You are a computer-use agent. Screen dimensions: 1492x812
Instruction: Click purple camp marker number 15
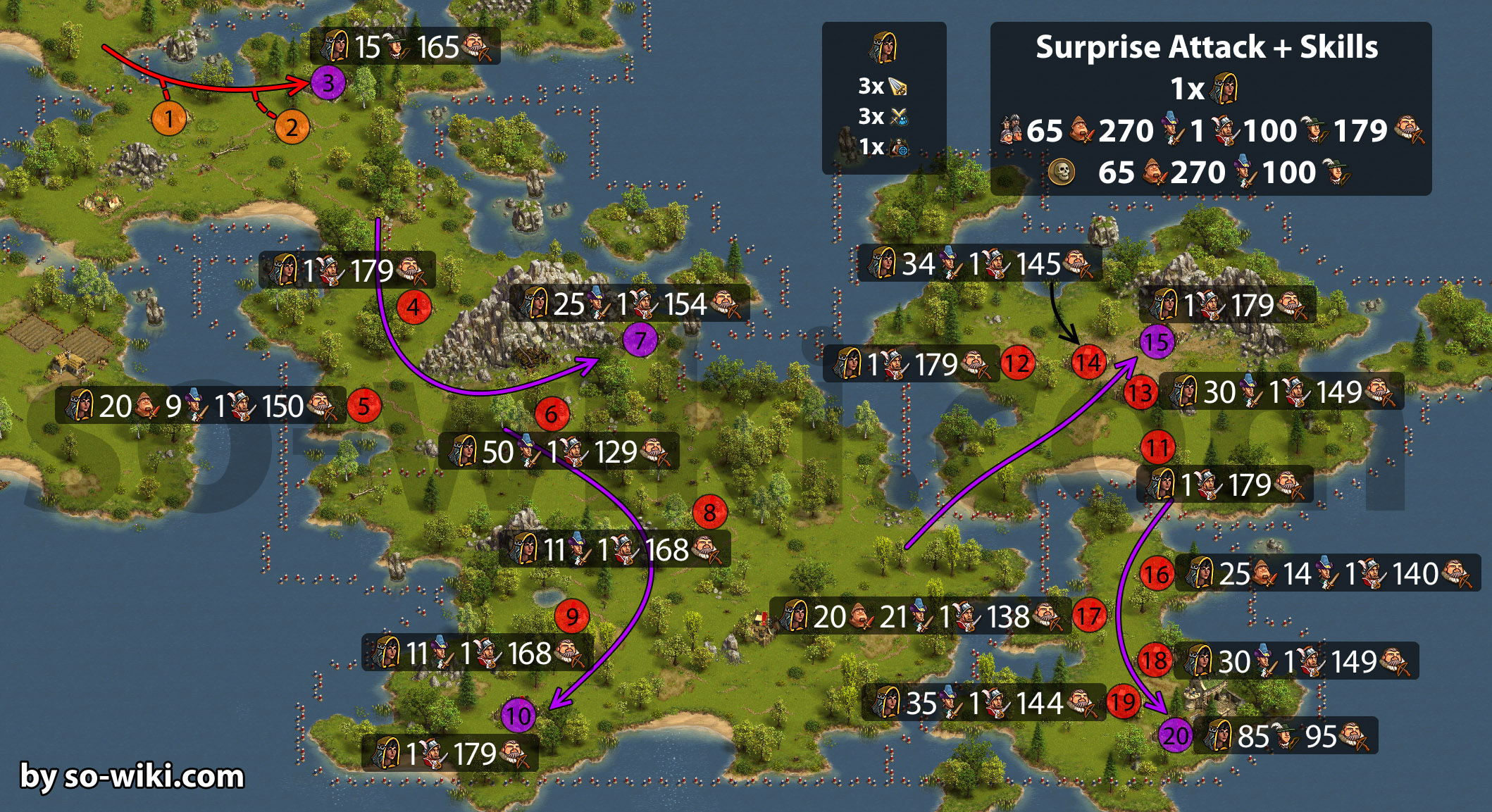(1157, 342)
